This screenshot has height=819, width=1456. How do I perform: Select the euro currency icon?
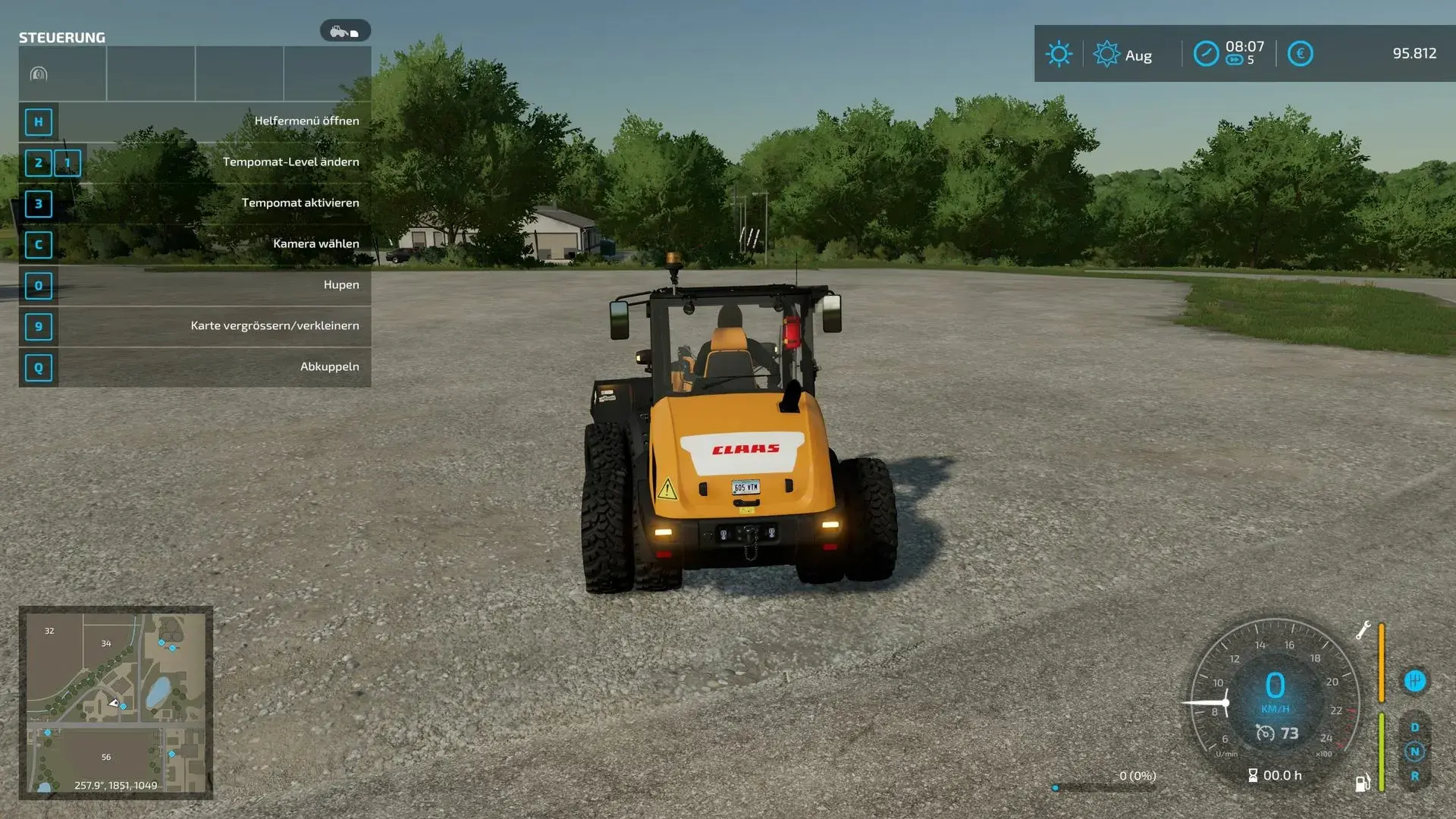click(1300, 54)
